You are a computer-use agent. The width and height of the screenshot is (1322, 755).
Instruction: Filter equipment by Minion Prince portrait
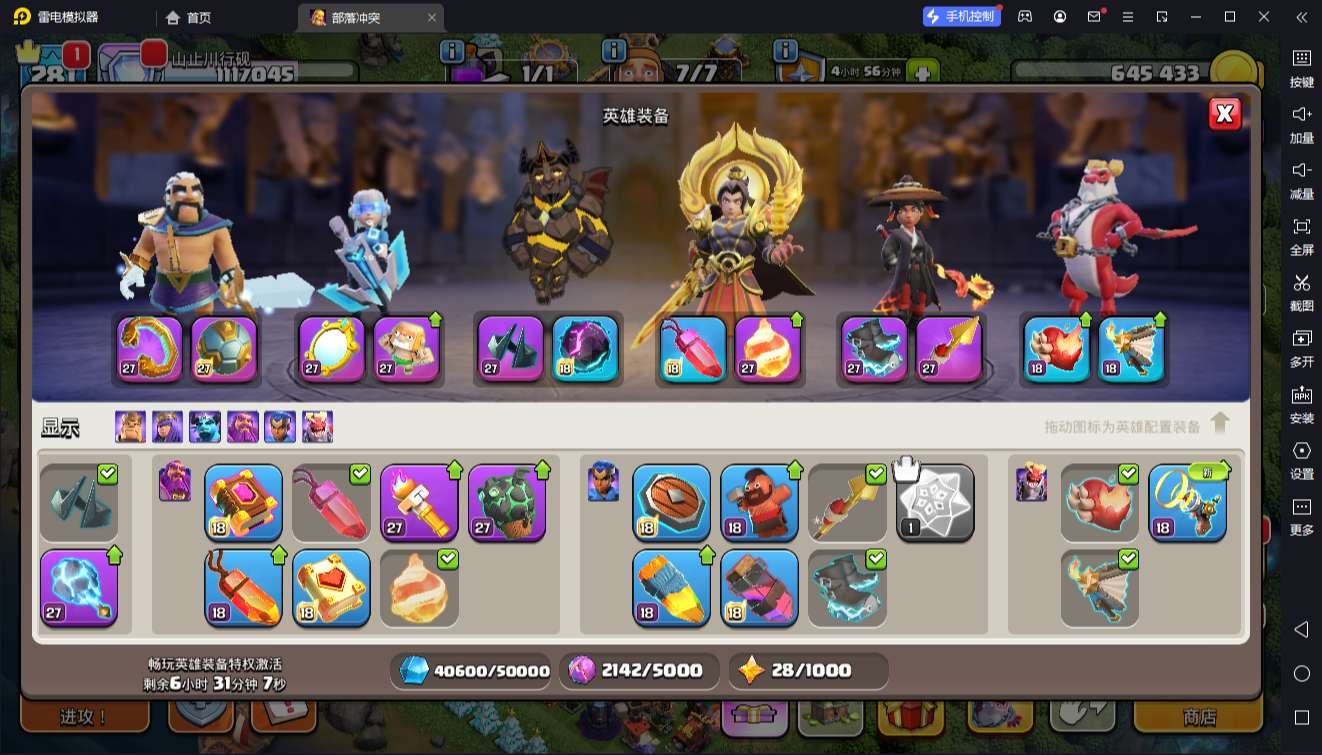[x=205, y=427]
